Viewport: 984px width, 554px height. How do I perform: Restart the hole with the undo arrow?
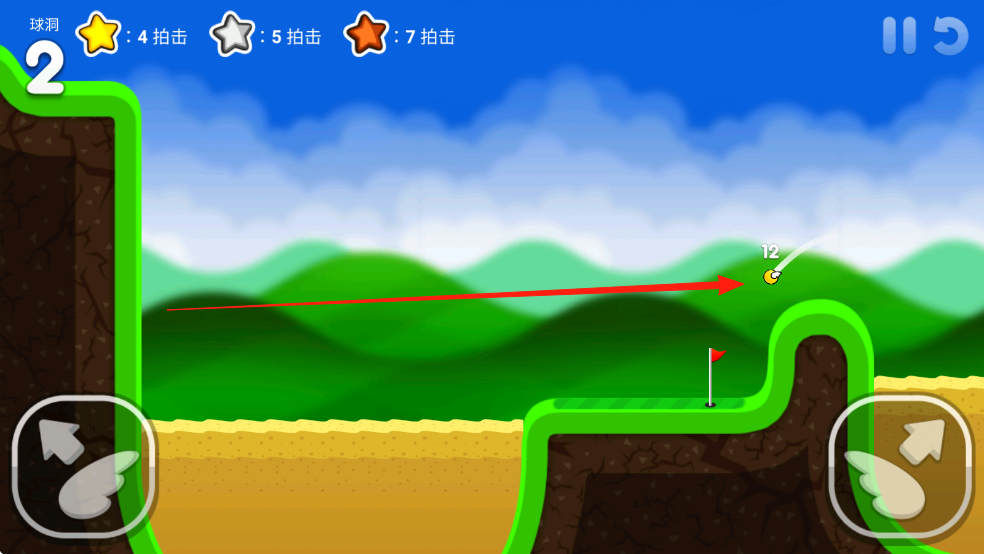click(x=950, y=36)
